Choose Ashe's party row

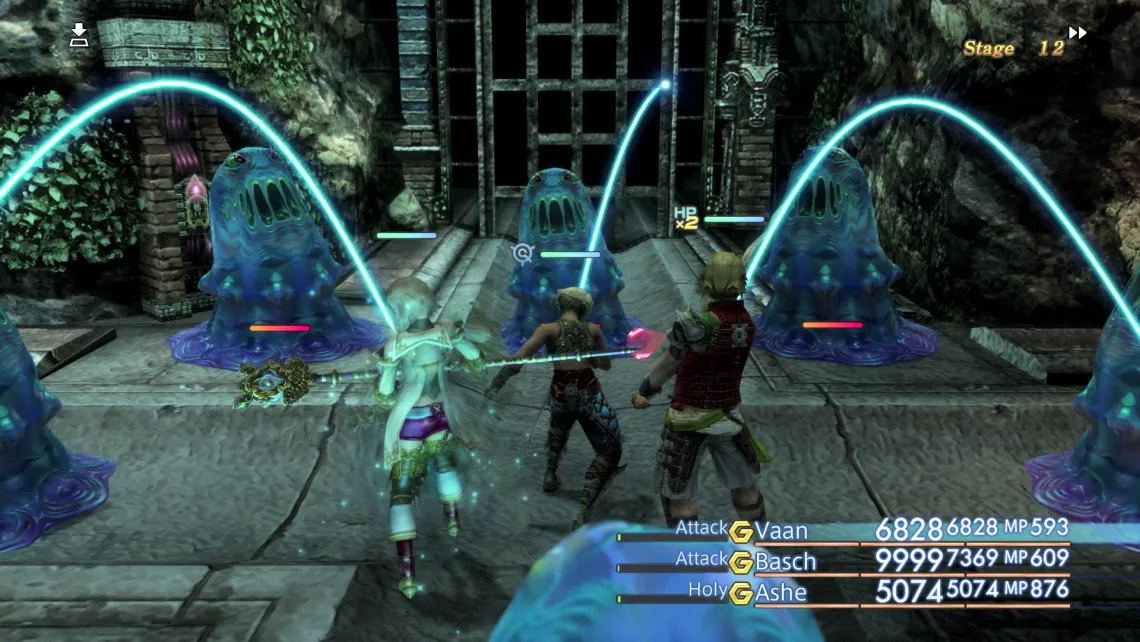tap(780, 592)
